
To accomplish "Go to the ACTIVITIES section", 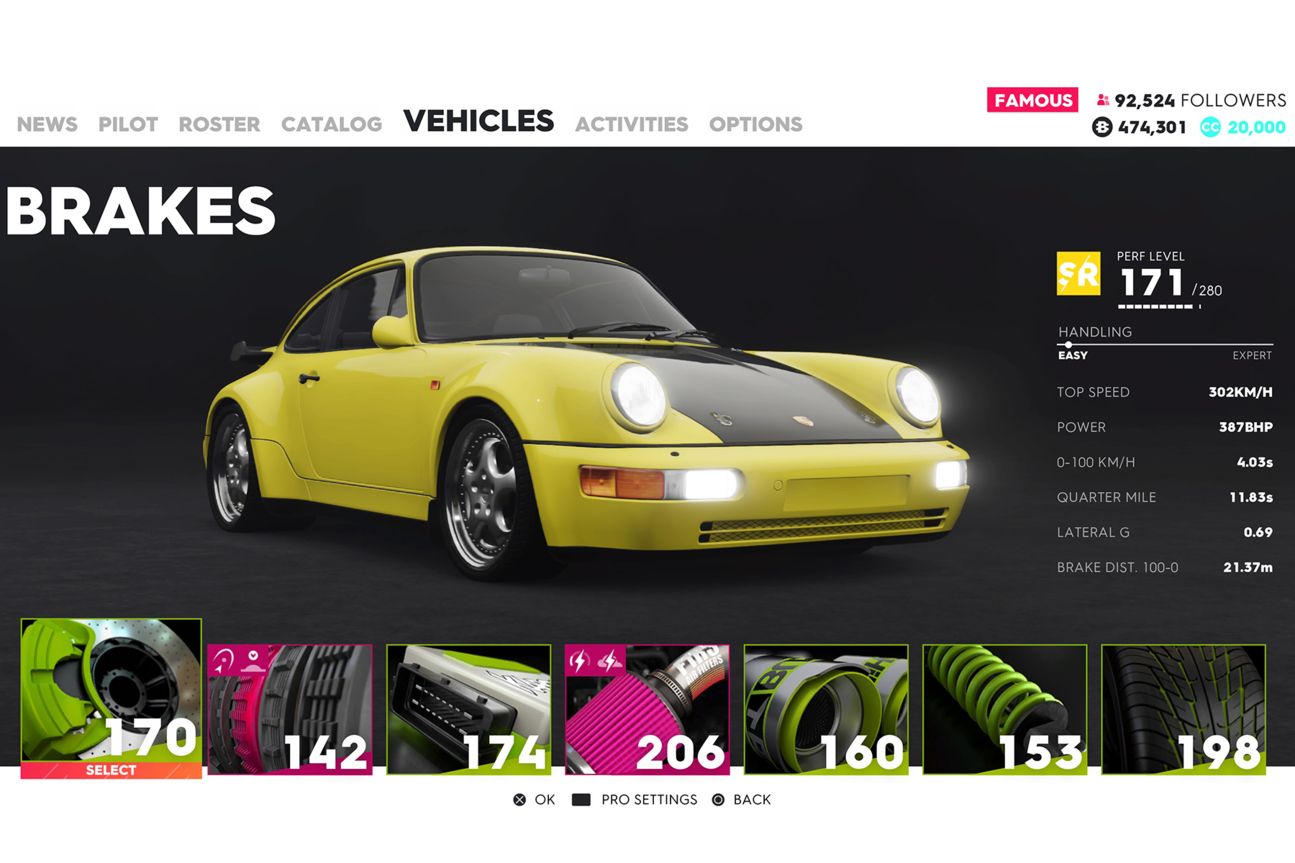I will click(631, 124).
